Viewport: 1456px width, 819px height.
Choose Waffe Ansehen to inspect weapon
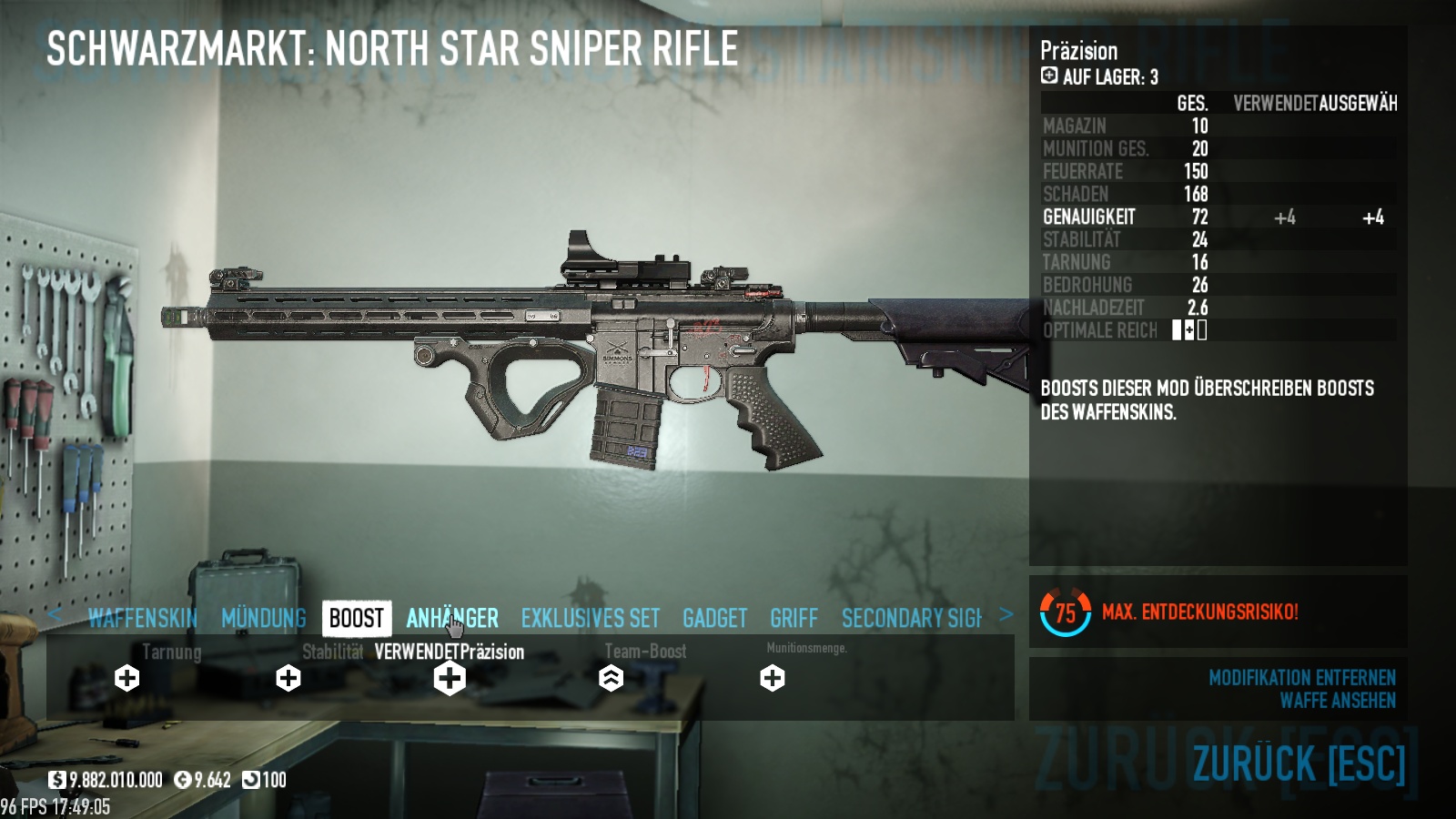[x=1337, y=701]
